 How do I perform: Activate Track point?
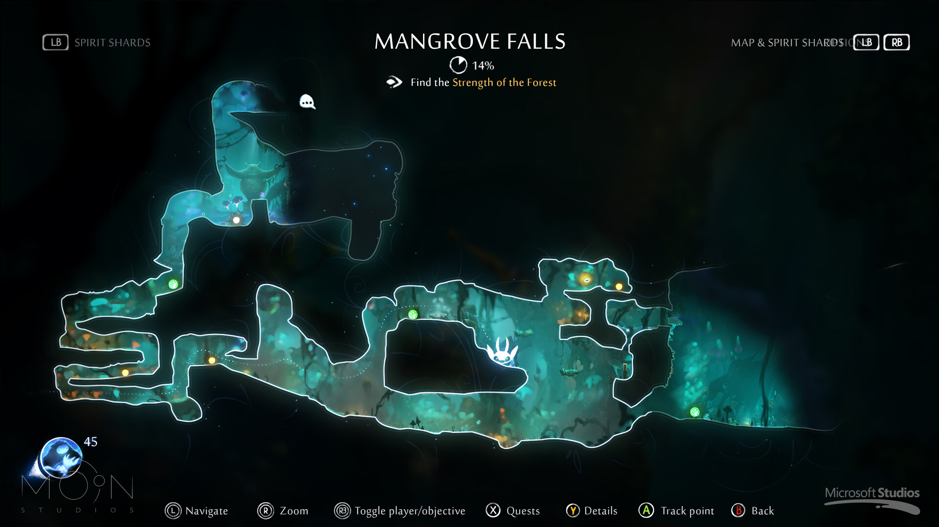point(676,511)
